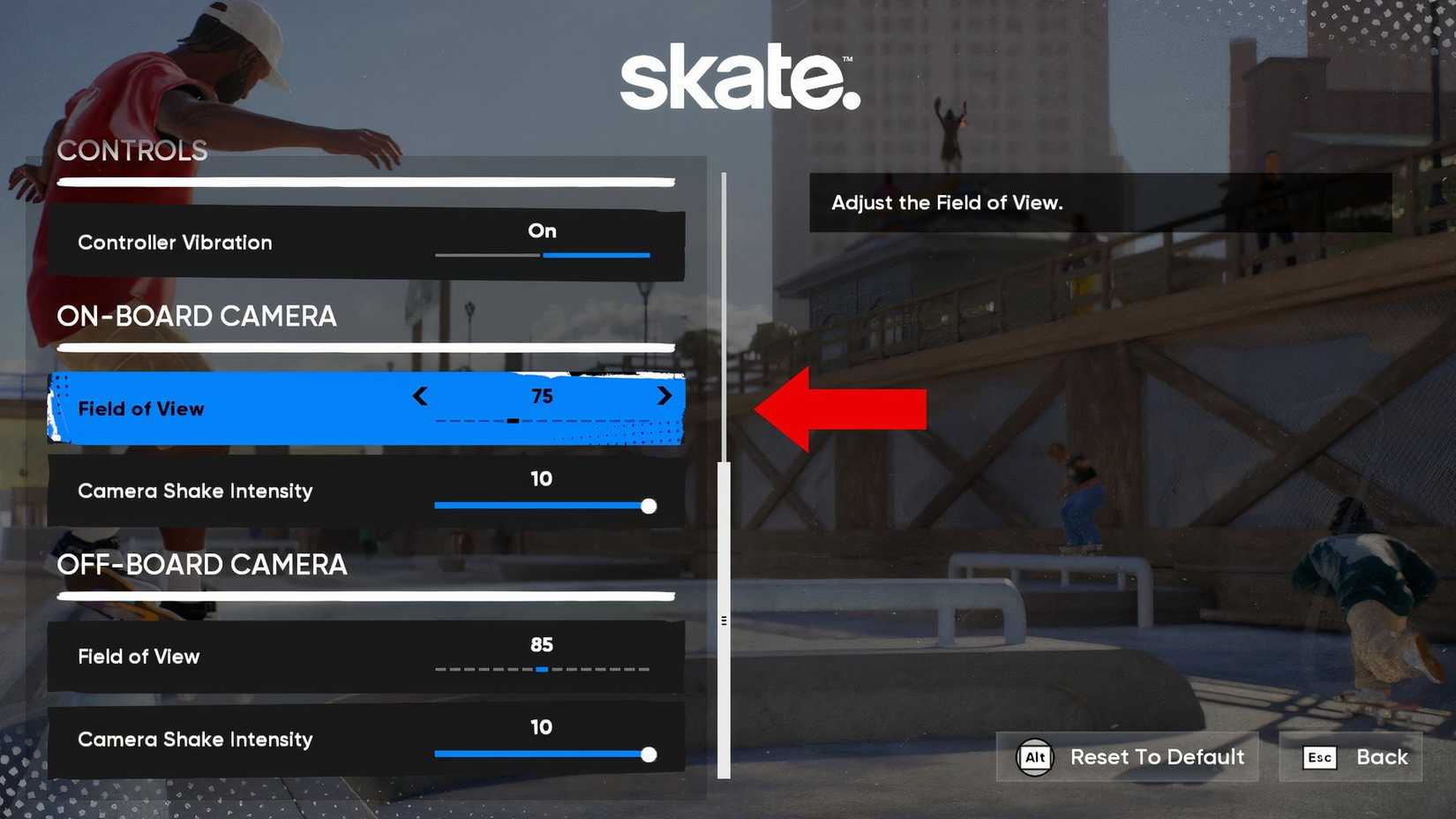
Task: Click the OFF-BOARD CAMERA section header
Action: coord(202,565)
